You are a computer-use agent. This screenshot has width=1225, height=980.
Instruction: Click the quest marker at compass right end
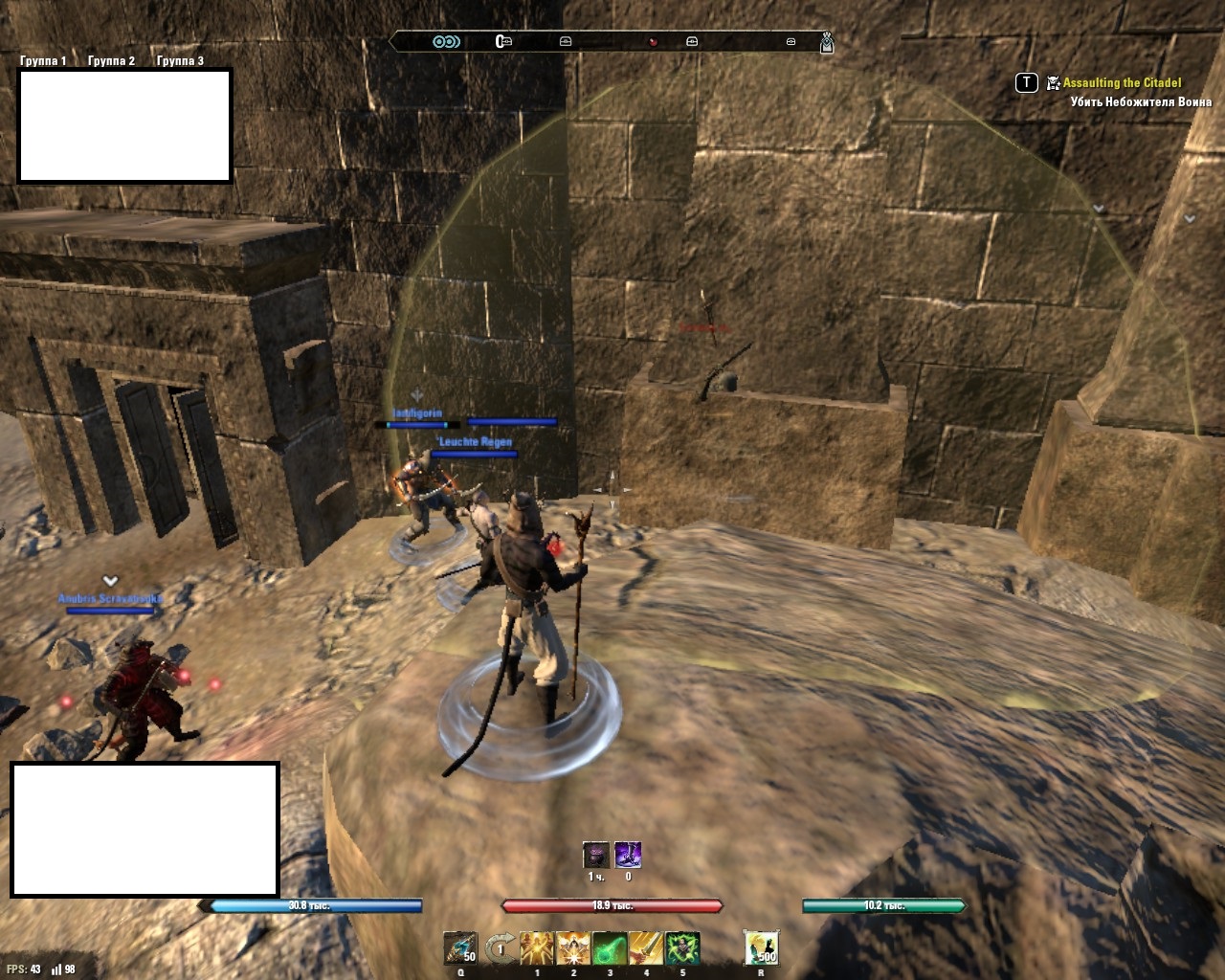(827, 42)
